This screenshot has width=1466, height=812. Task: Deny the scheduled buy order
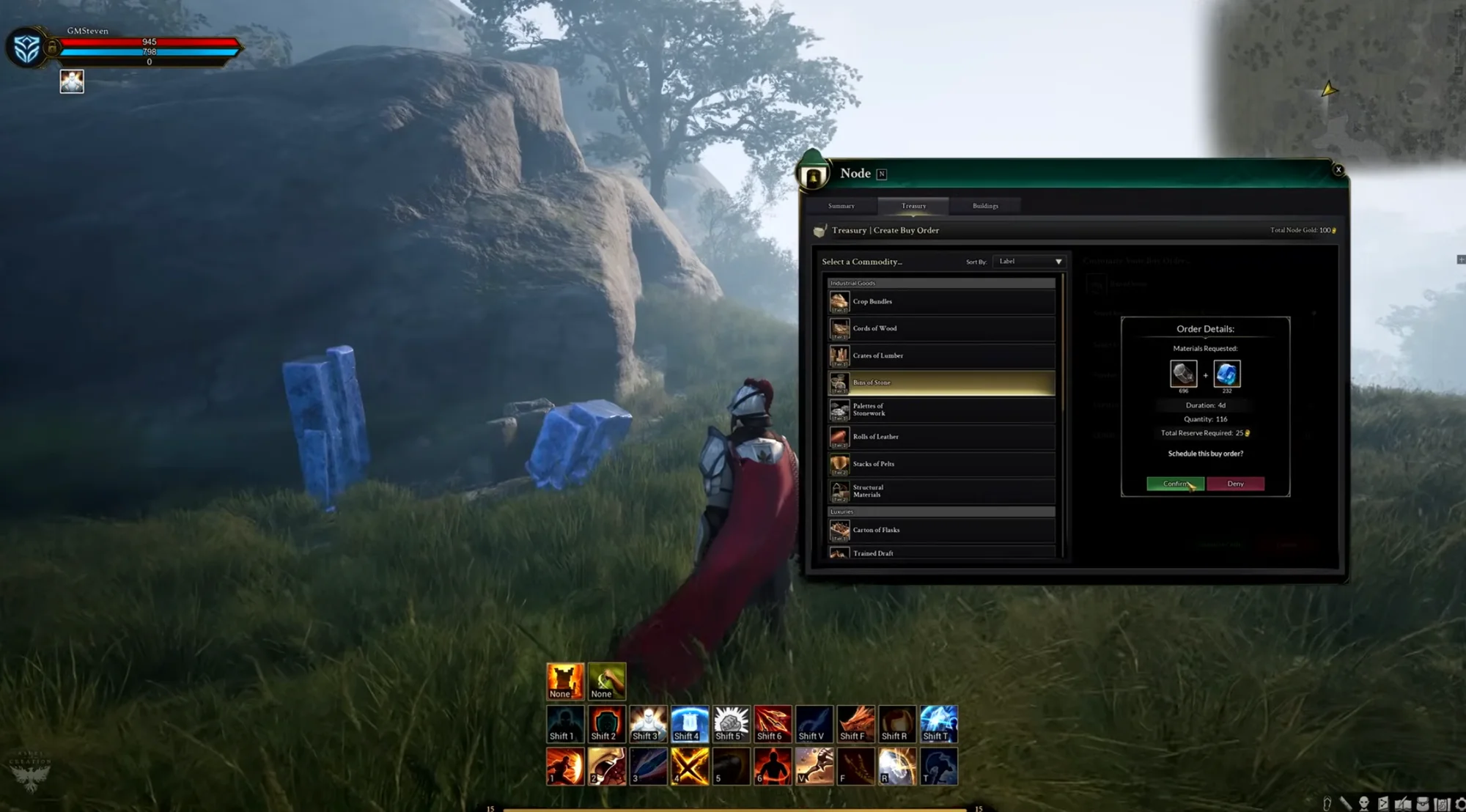pos(1235,484)
